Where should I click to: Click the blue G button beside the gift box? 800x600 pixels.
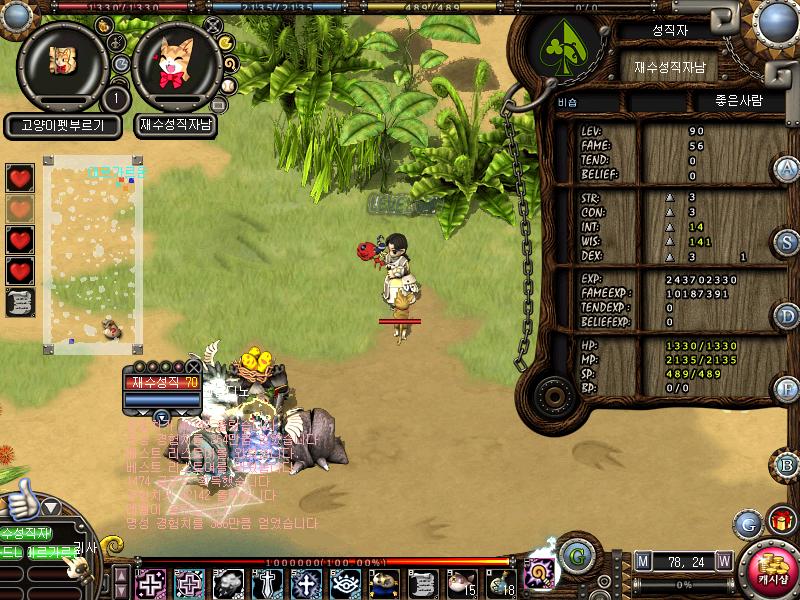tap(747, 523)
